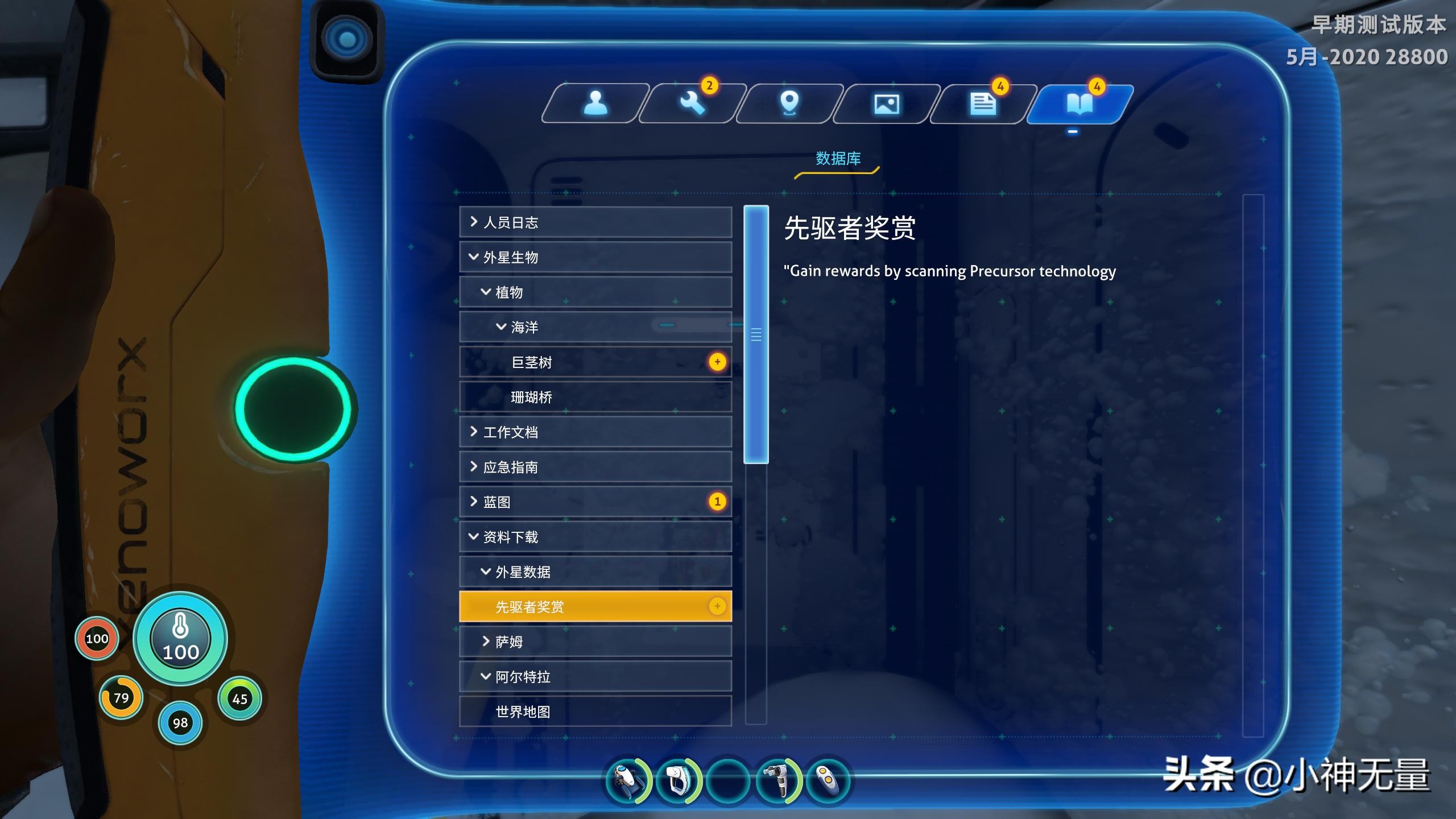The width and height of the screenshot is (1456, 819).
Task: Select the open-book databank tab
Action: [x=1079, y=104]
